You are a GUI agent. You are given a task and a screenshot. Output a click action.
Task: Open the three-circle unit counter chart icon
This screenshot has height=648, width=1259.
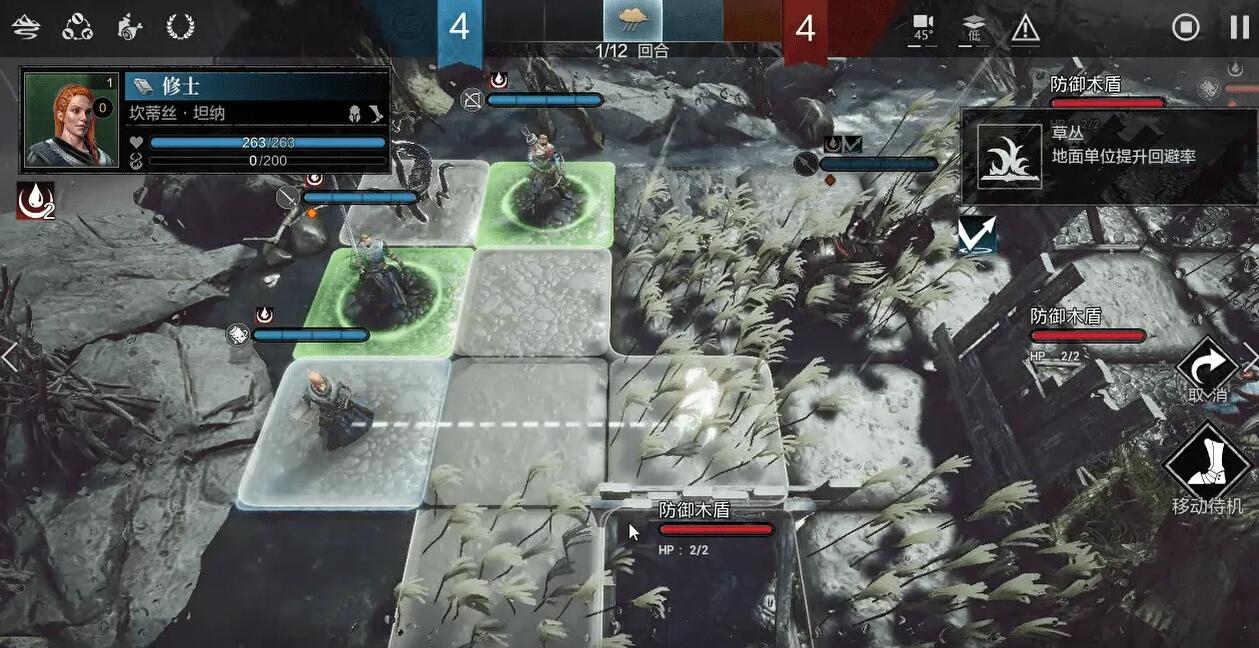(77, 27)
